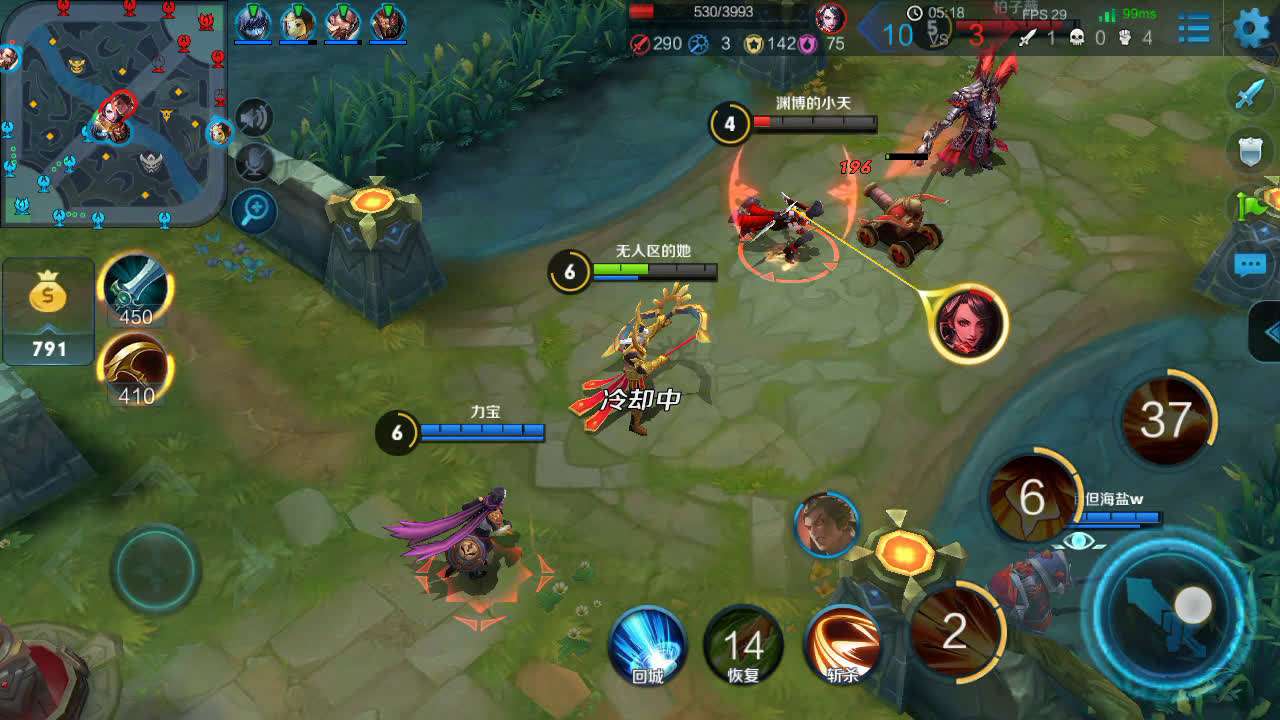
Task: Open the gold shop showing 791
Action: (x=48, y=310)
